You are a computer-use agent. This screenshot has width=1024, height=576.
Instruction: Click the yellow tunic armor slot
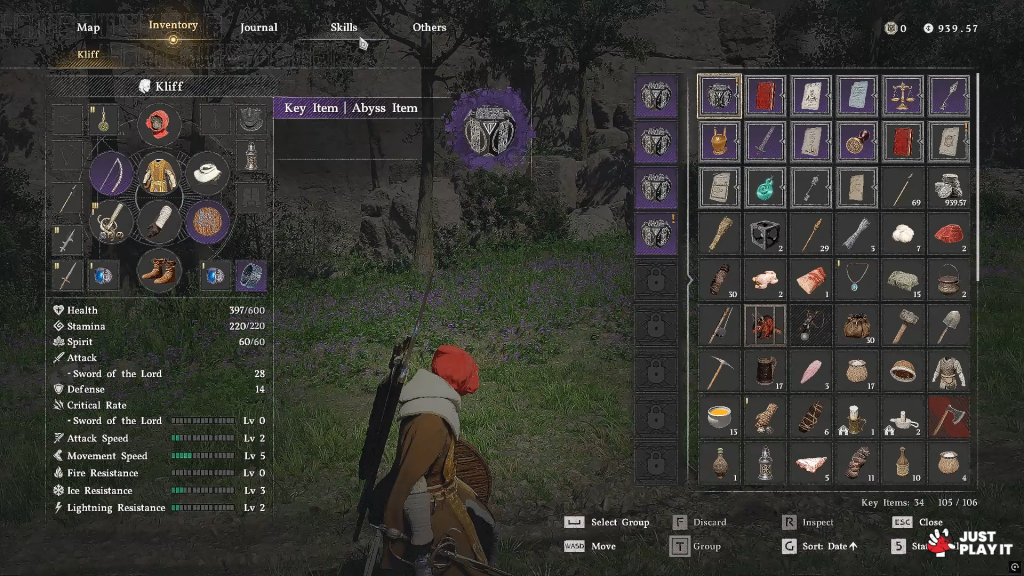tap(158, 174)
